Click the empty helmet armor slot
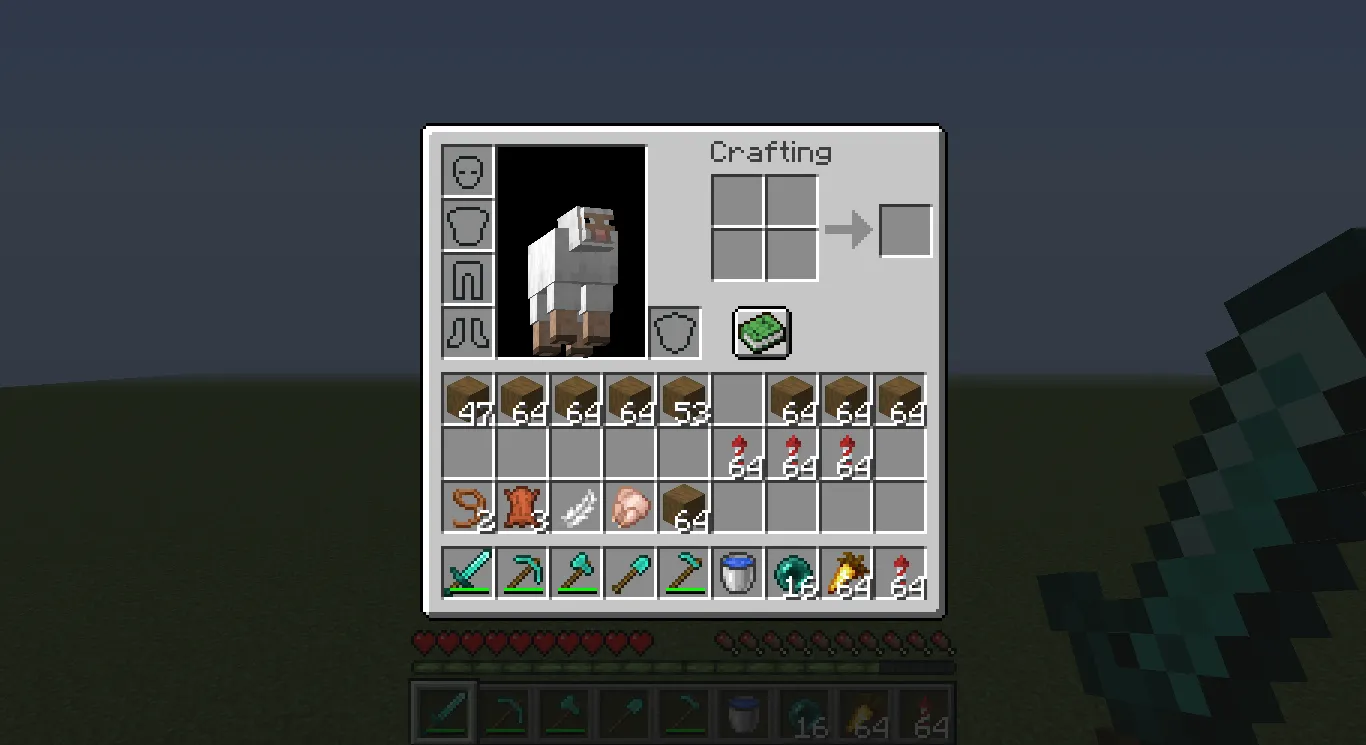 [x=466, y=170]
